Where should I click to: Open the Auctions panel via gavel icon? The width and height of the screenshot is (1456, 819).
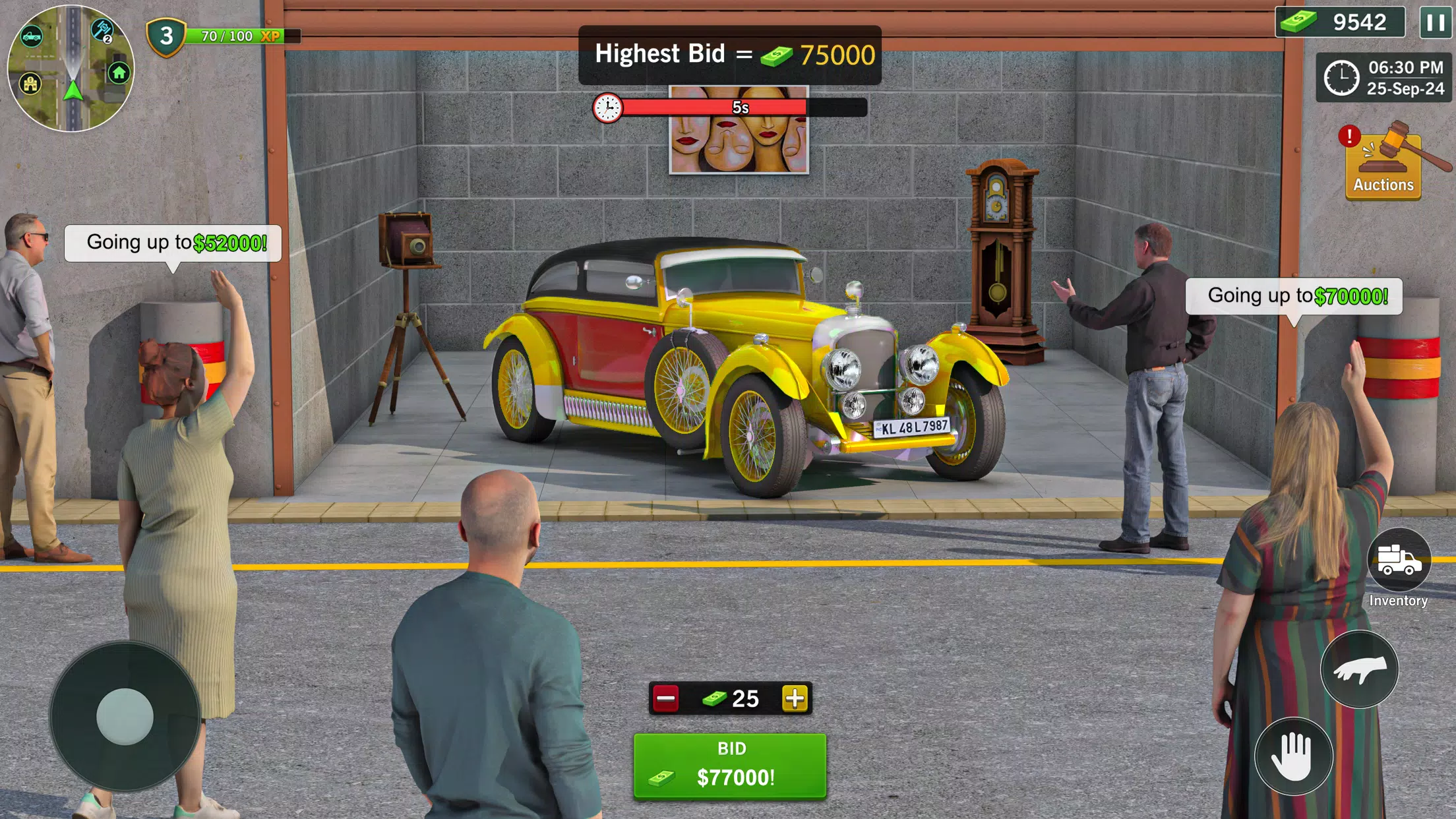click(x=1383, y=164)
